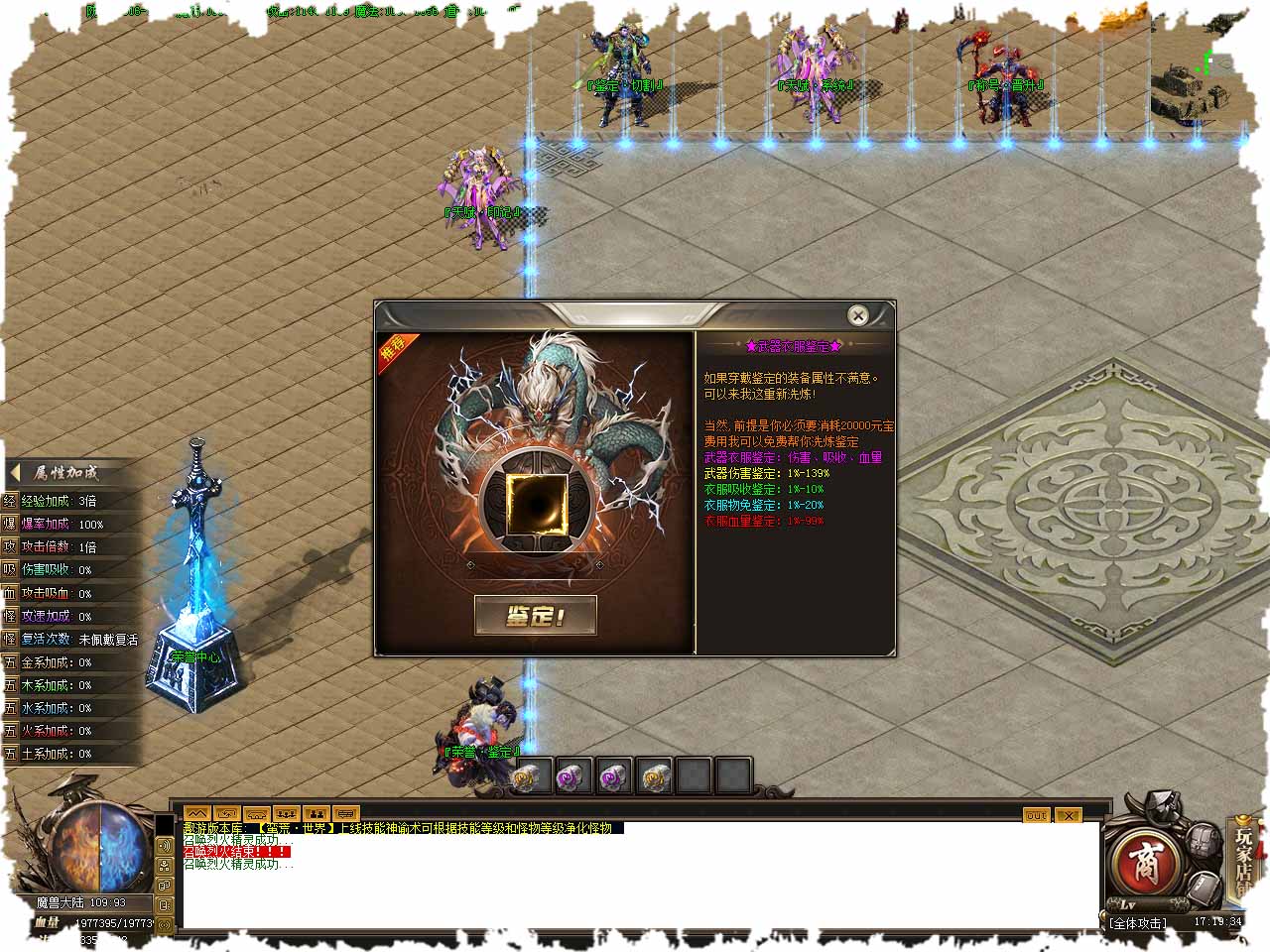Viewport: 1270px width, 952px height.
Task: Open the backpack icon beside the shop button
Action: (x=1204, y=841)
